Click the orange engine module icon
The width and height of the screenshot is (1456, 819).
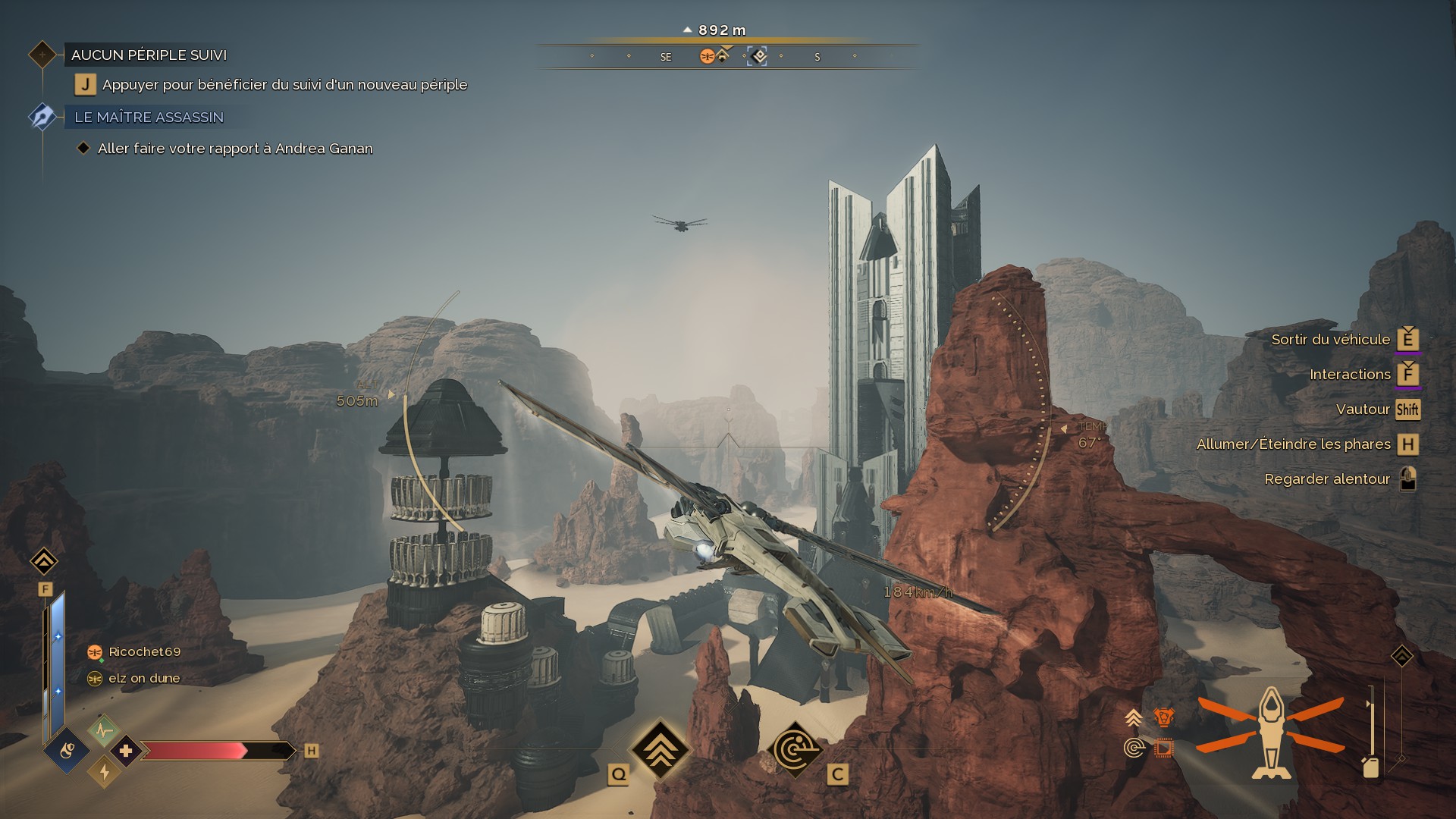click(x=1163, y=717)
